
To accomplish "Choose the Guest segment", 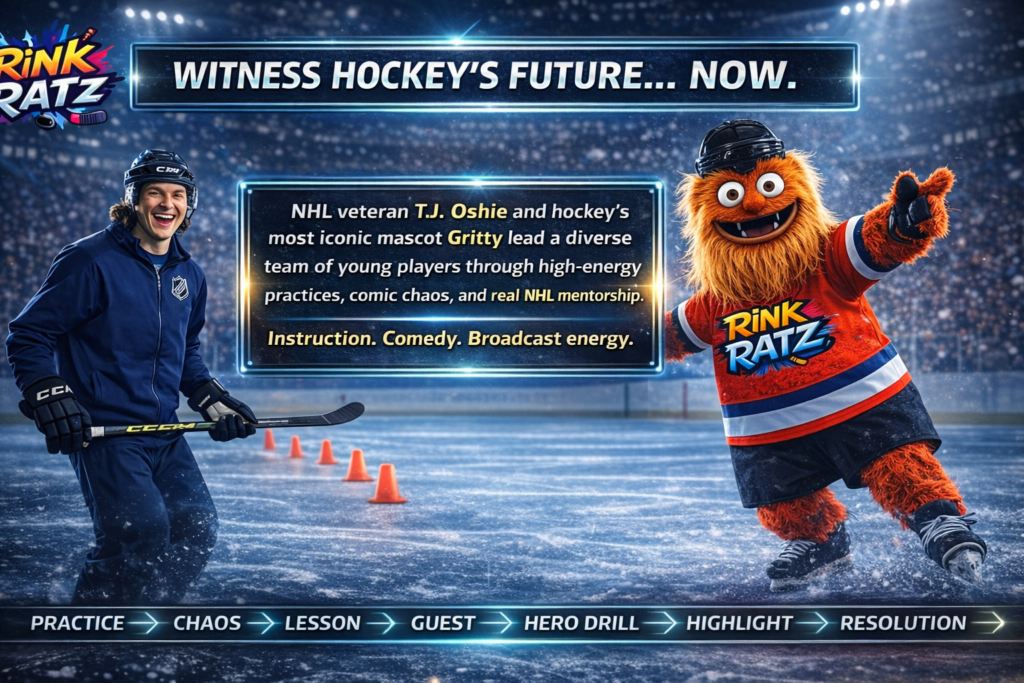I will (x=443, y=623).
